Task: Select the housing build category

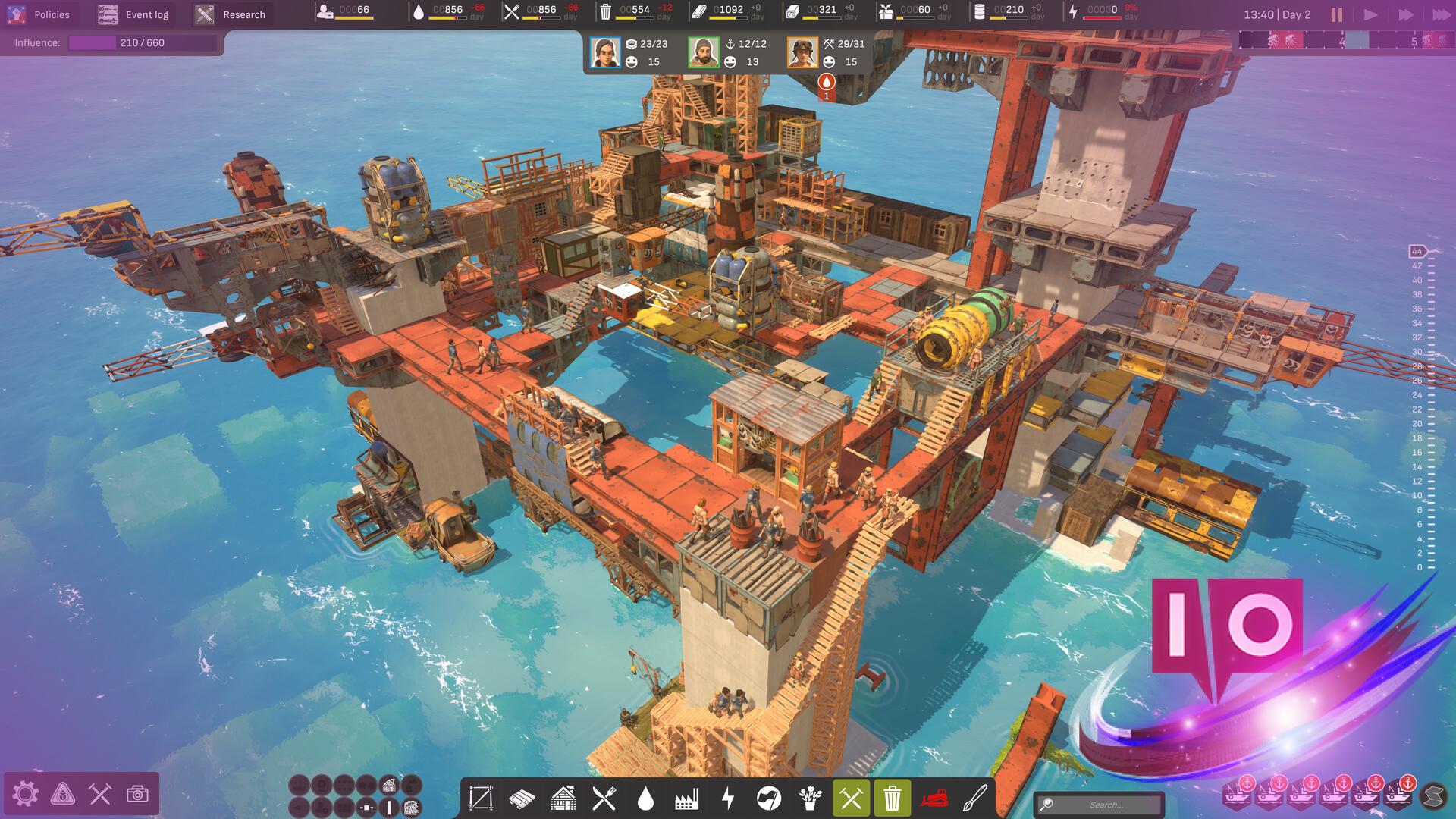Action: tap(563, 798)
